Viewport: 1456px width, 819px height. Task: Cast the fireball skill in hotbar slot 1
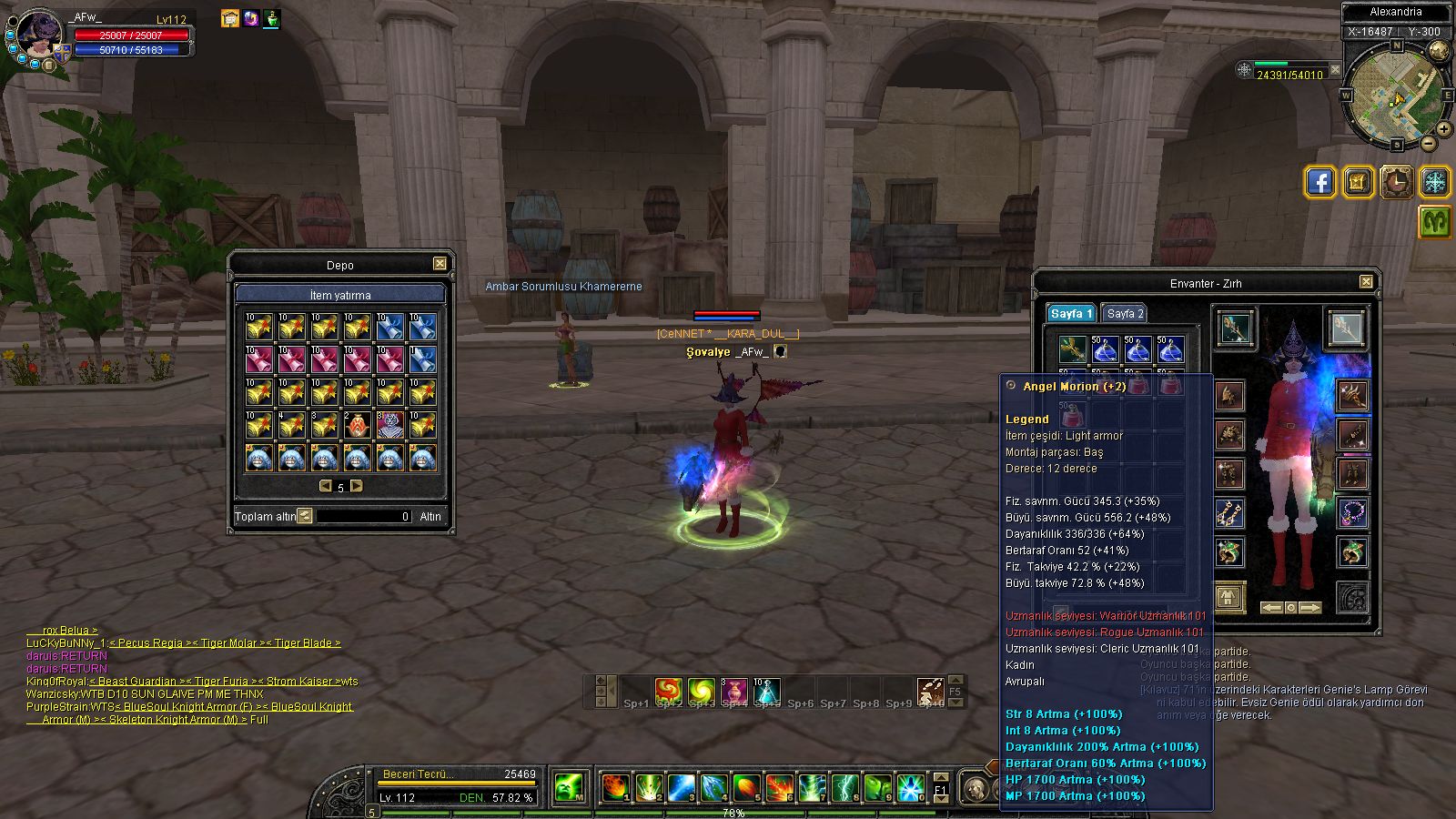(x=614, y=786)
